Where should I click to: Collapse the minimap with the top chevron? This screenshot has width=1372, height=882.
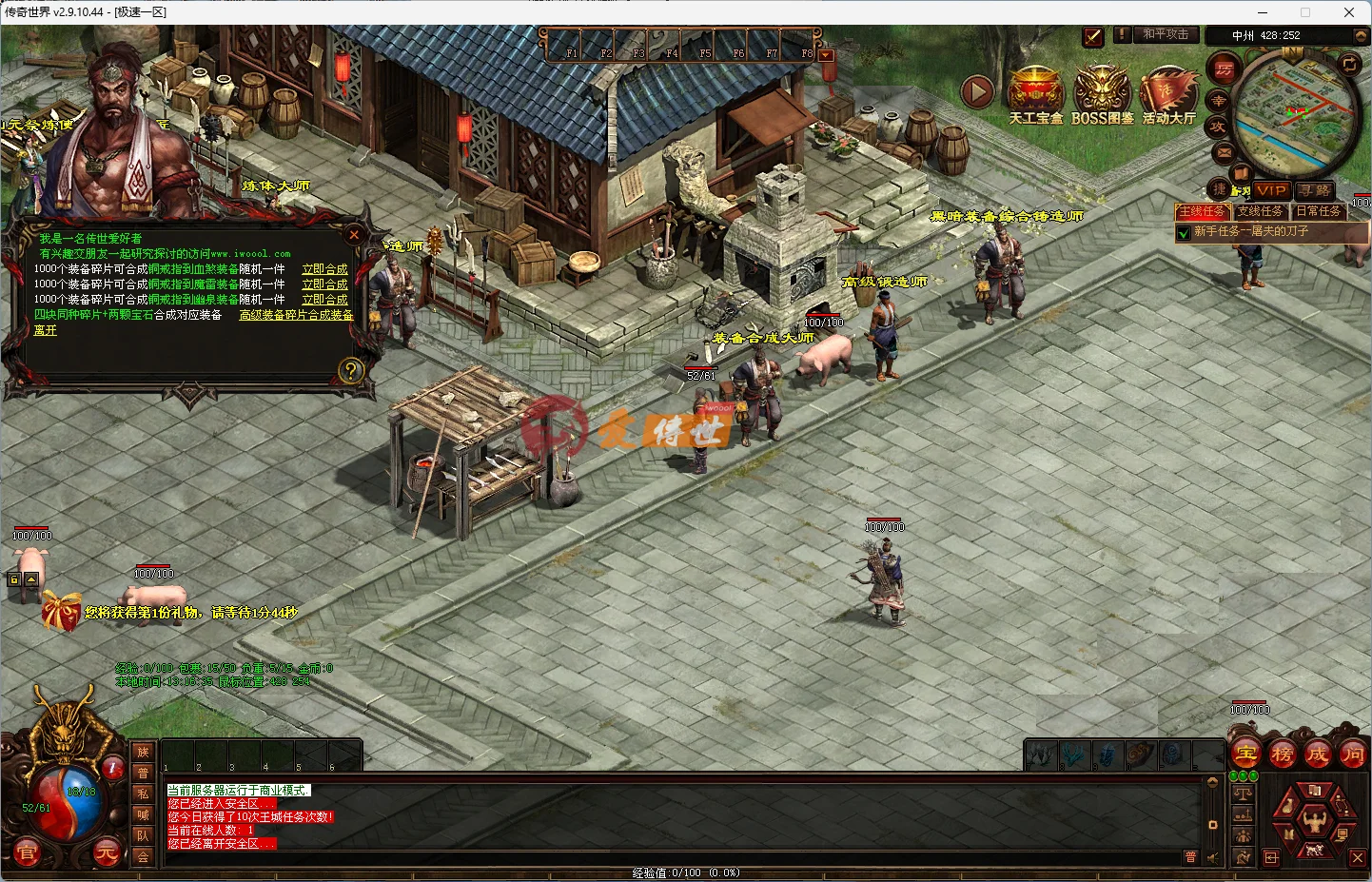pyautogui.click(x=1361, y=35)
